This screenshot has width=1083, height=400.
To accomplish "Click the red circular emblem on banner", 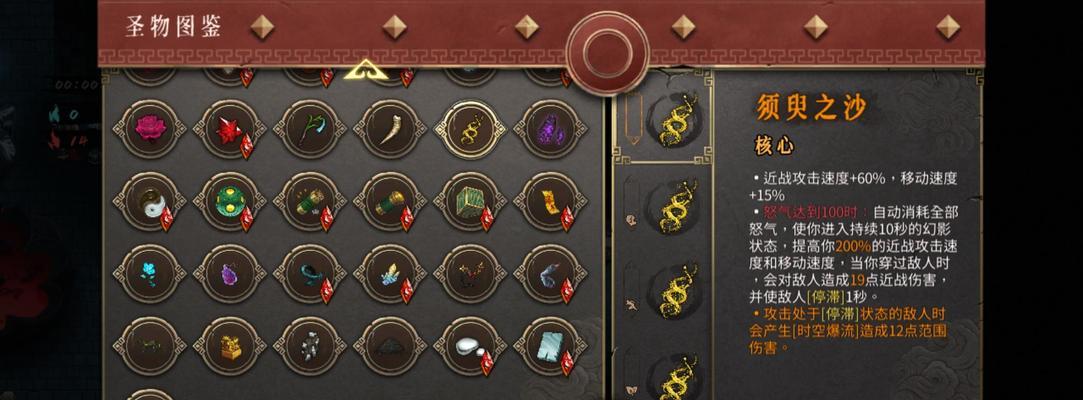I will (x=607, y=52).
